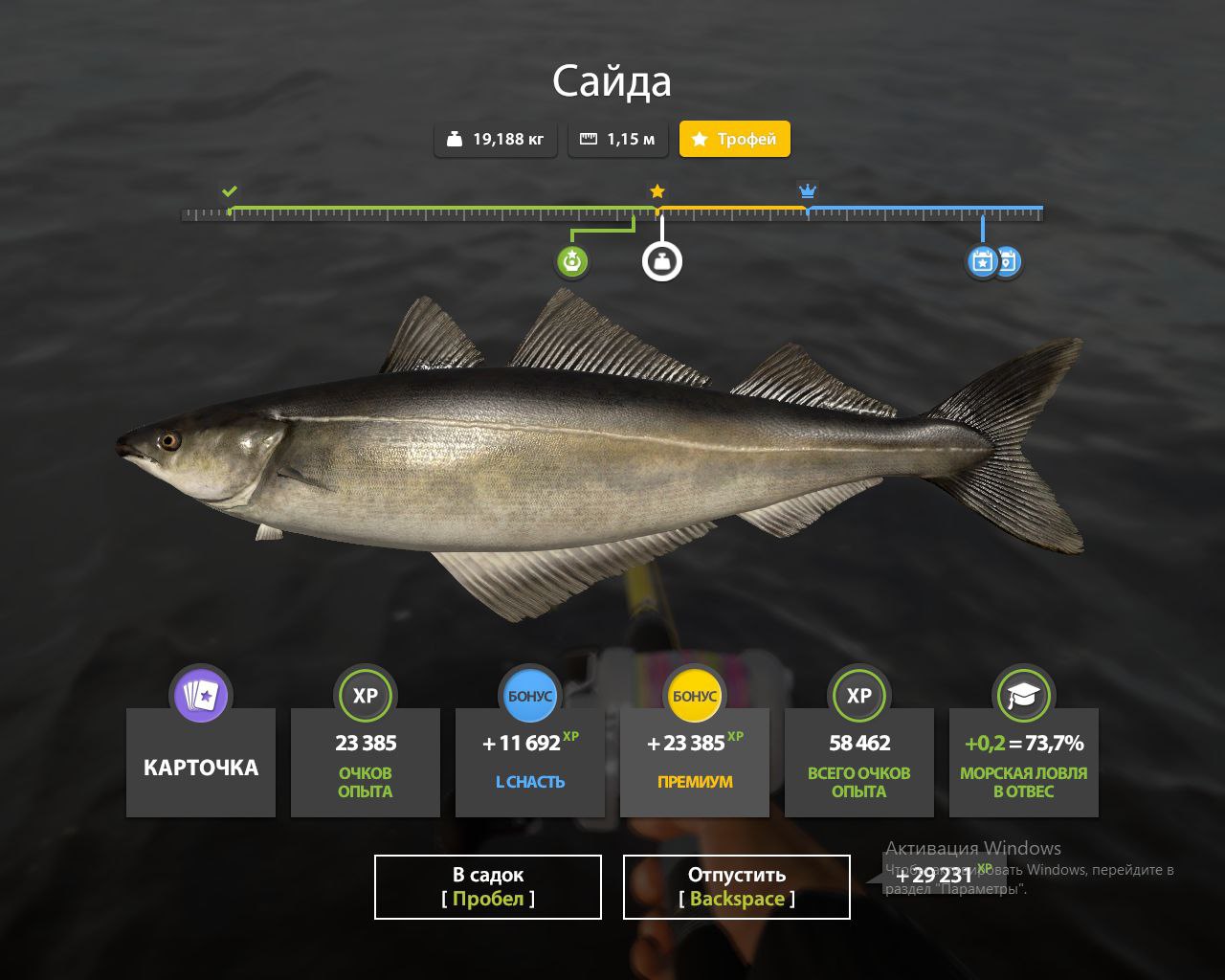Viewport: 1225px width, 980px height.
Task: Click the green stopwatch marker under the scale
Action: click(x=572, y=261)
